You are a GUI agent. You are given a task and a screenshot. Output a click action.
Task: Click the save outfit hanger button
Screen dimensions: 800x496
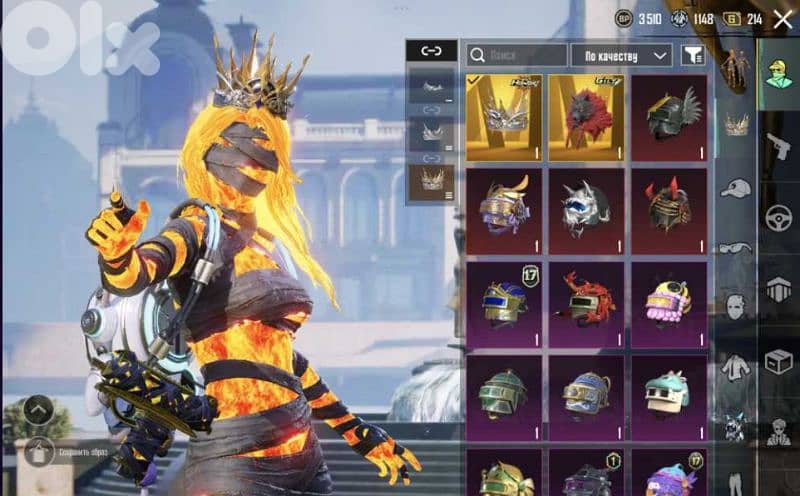[x=39, y=450]
